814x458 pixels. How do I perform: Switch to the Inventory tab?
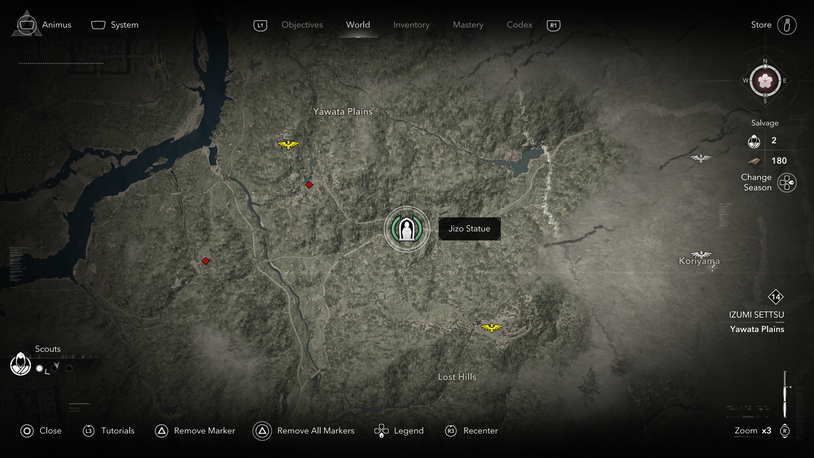(411, 25)
